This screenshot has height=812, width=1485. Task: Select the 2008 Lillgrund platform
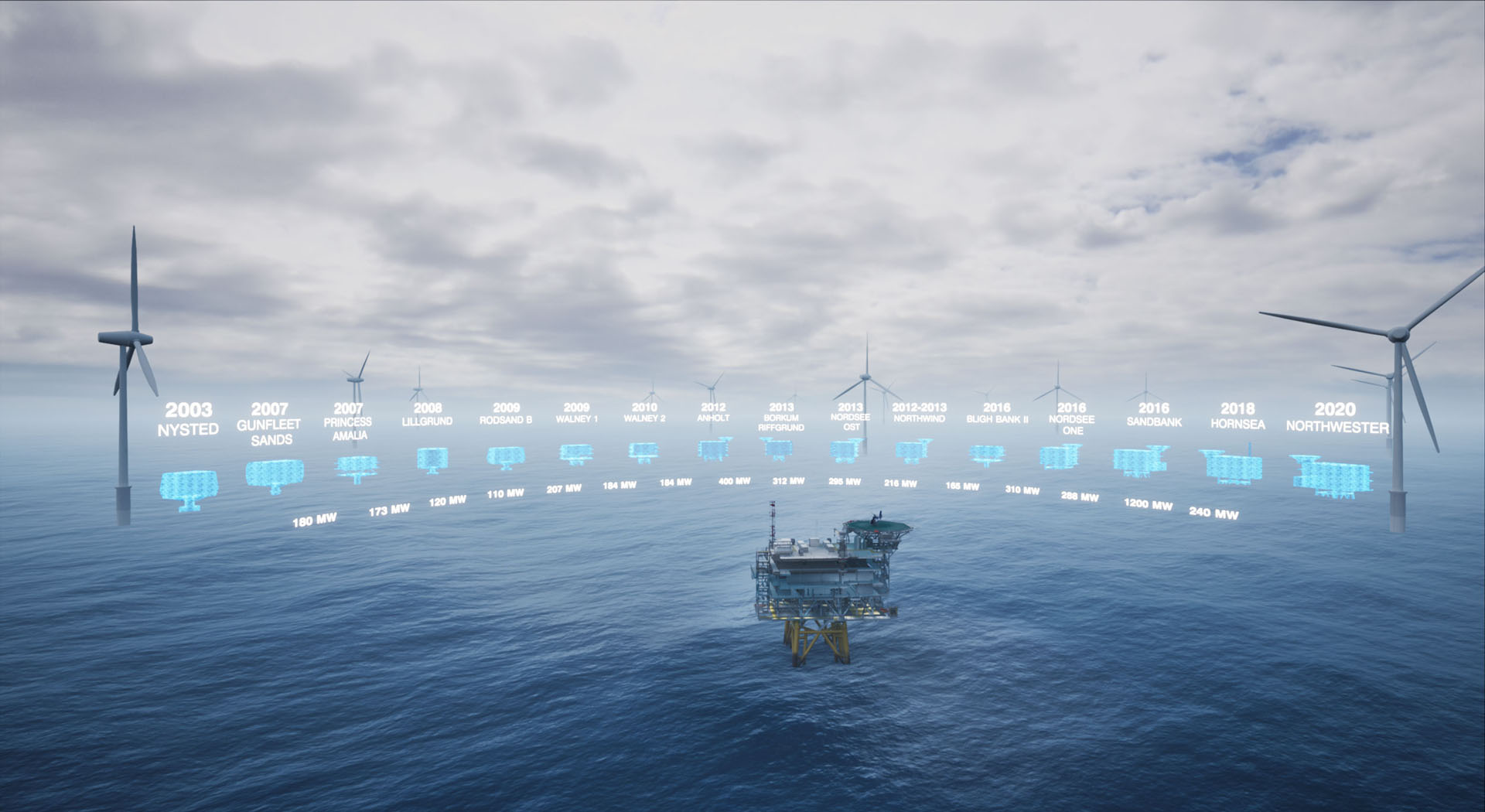[x=432, y=459]
